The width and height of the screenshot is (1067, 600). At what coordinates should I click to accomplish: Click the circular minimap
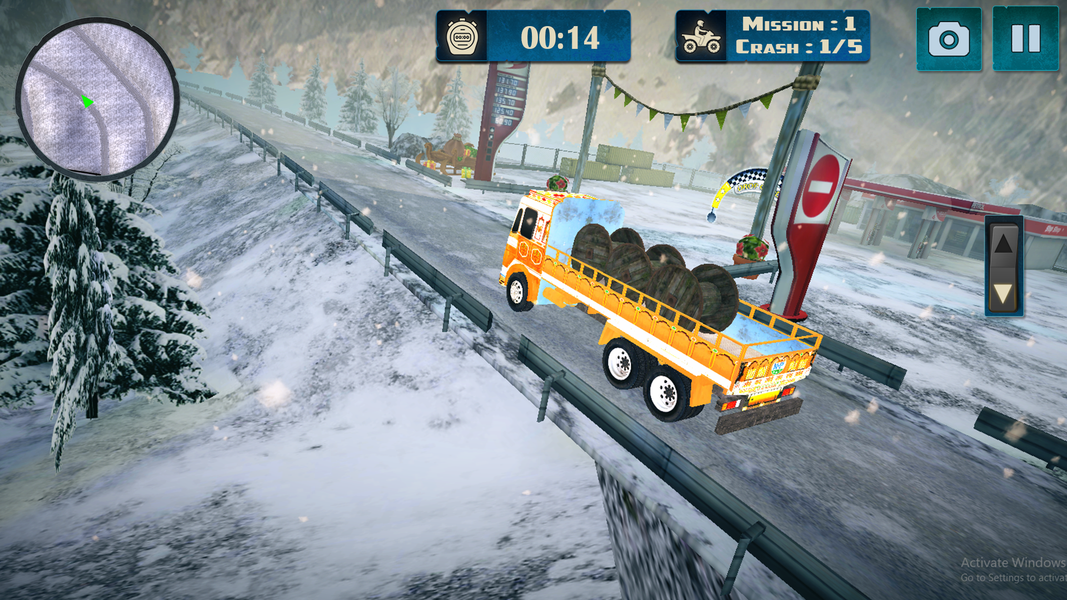(x=97, y=98)
